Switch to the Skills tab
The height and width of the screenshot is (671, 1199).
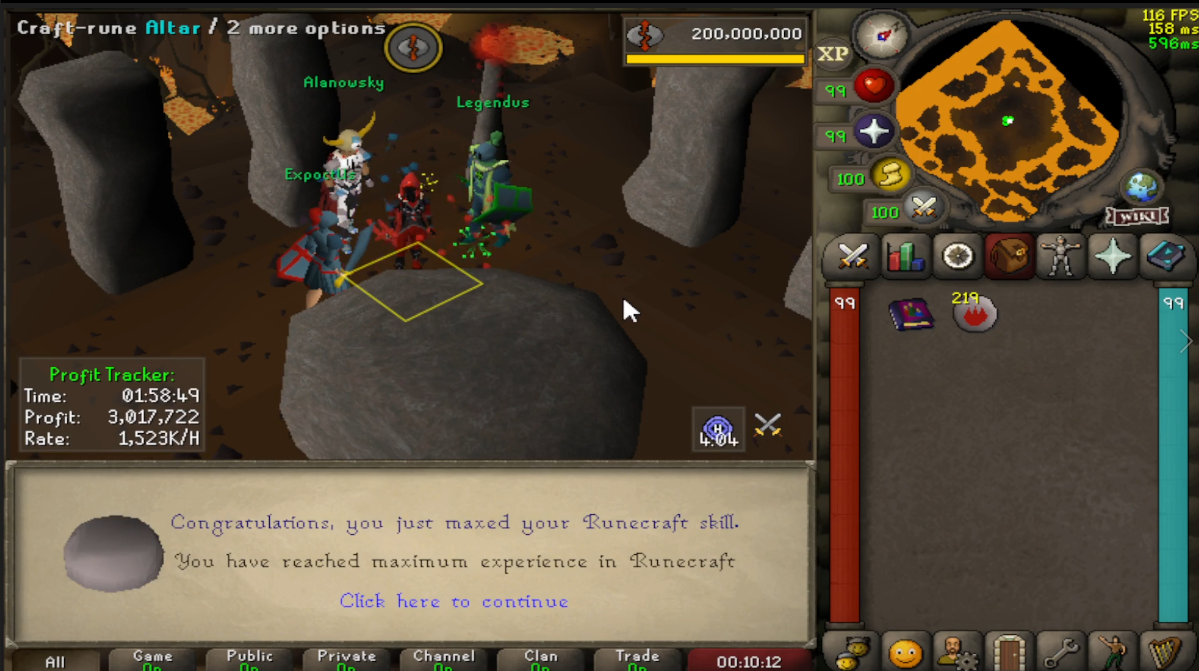pos(904,256)
